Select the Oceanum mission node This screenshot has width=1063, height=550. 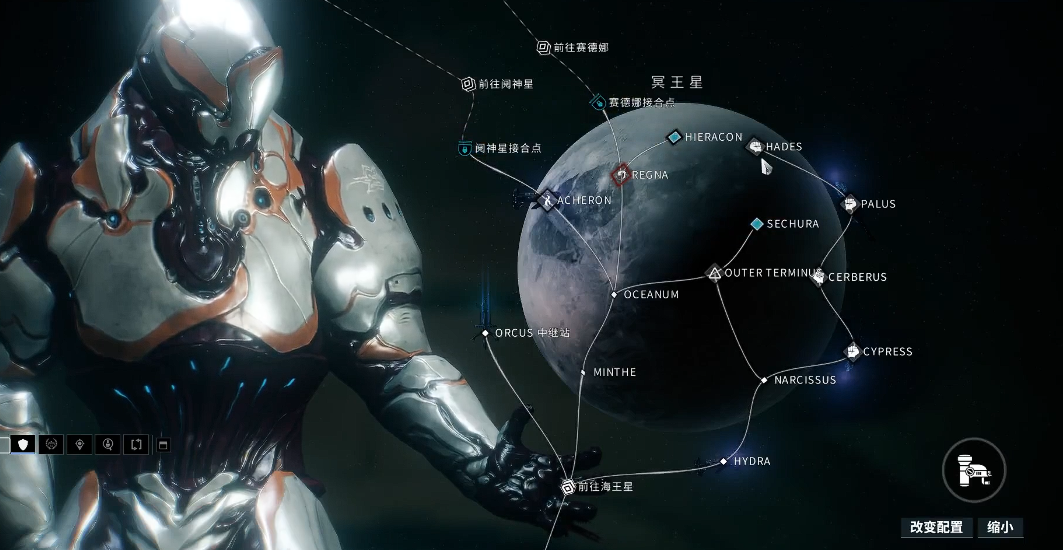614,295
